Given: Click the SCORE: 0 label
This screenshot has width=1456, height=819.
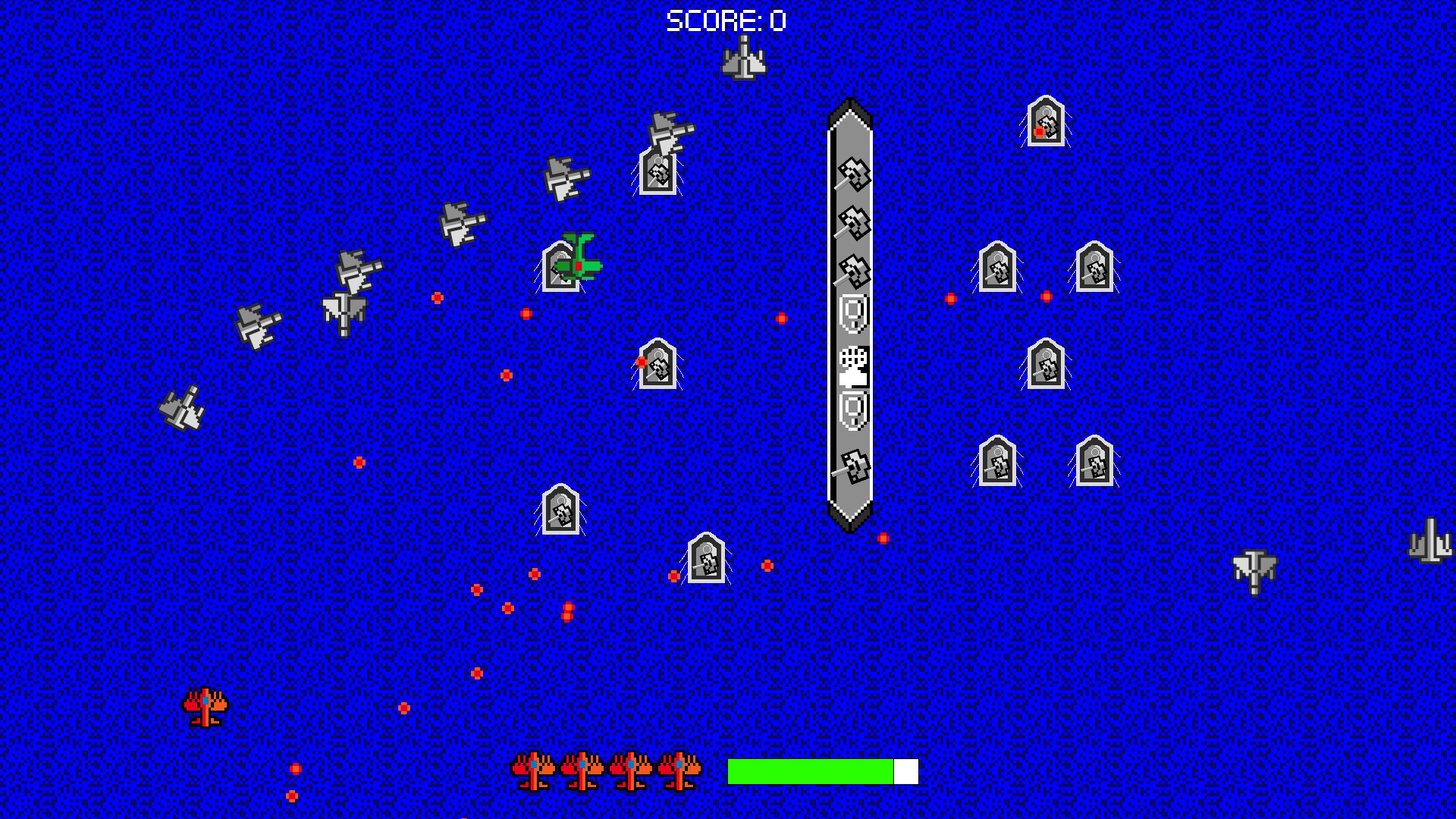Looking at the screenshot, I should [x=726, y=19].
